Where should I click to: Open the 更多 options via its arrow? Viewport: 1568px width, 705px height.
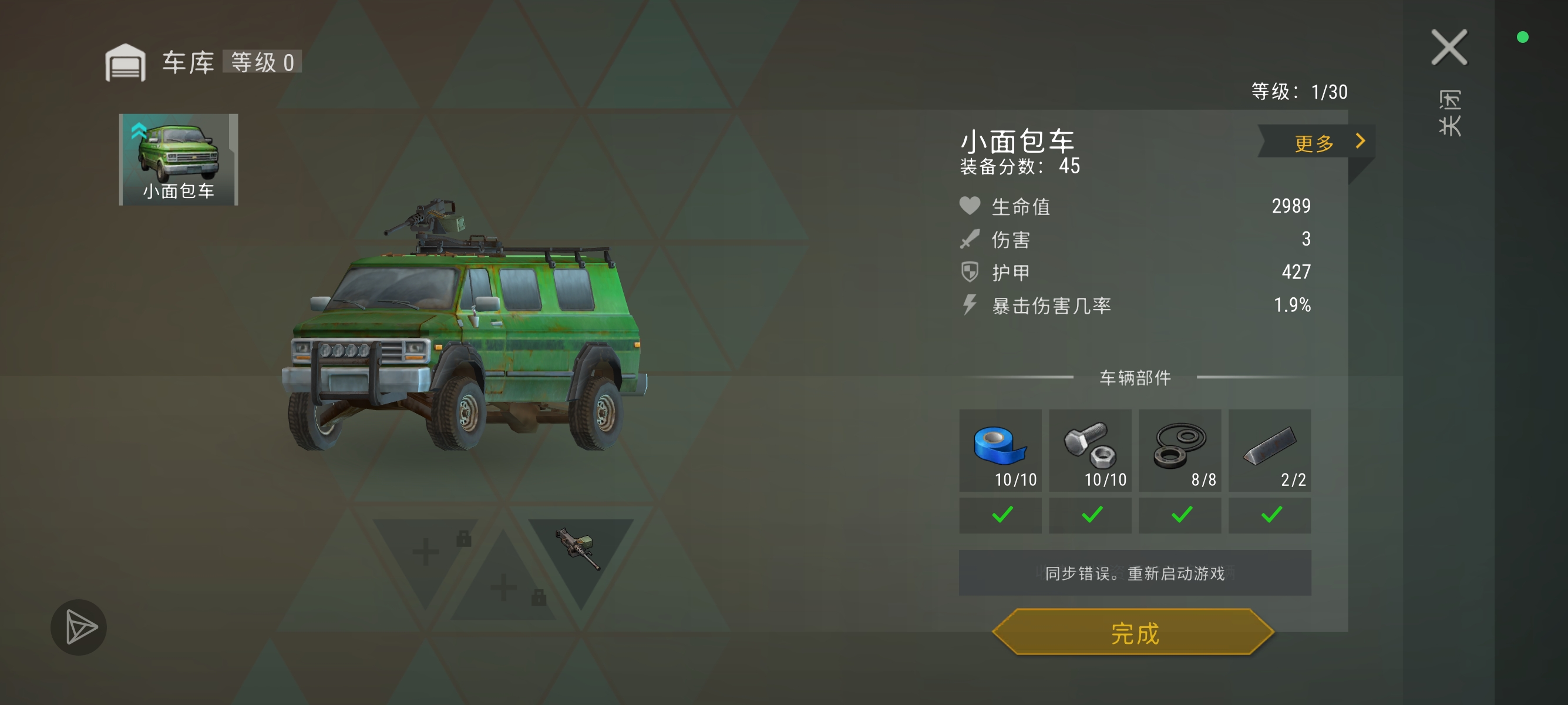tap(1361, 142)
